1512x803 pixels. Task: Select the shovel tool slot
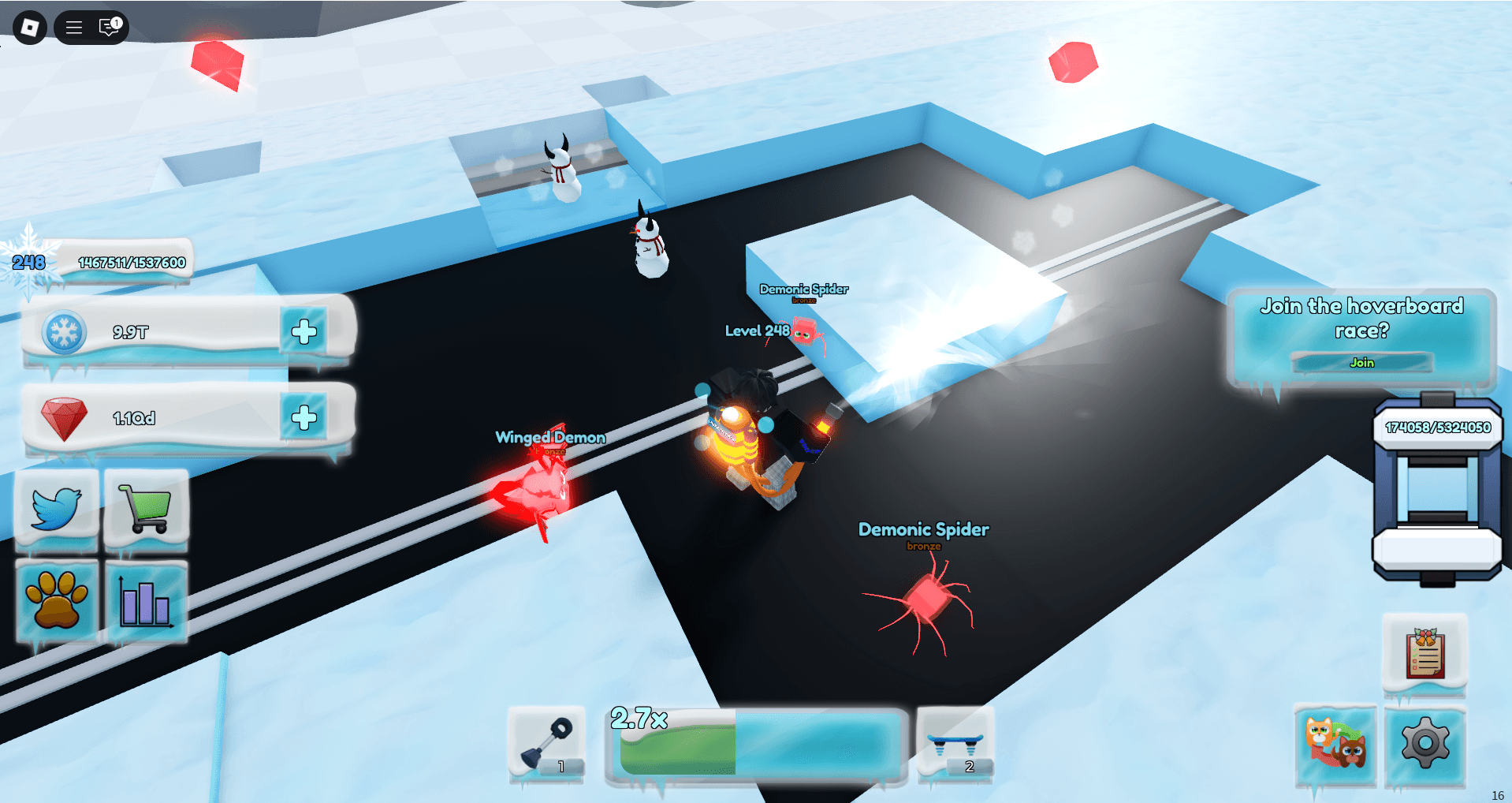coord(547,745)
